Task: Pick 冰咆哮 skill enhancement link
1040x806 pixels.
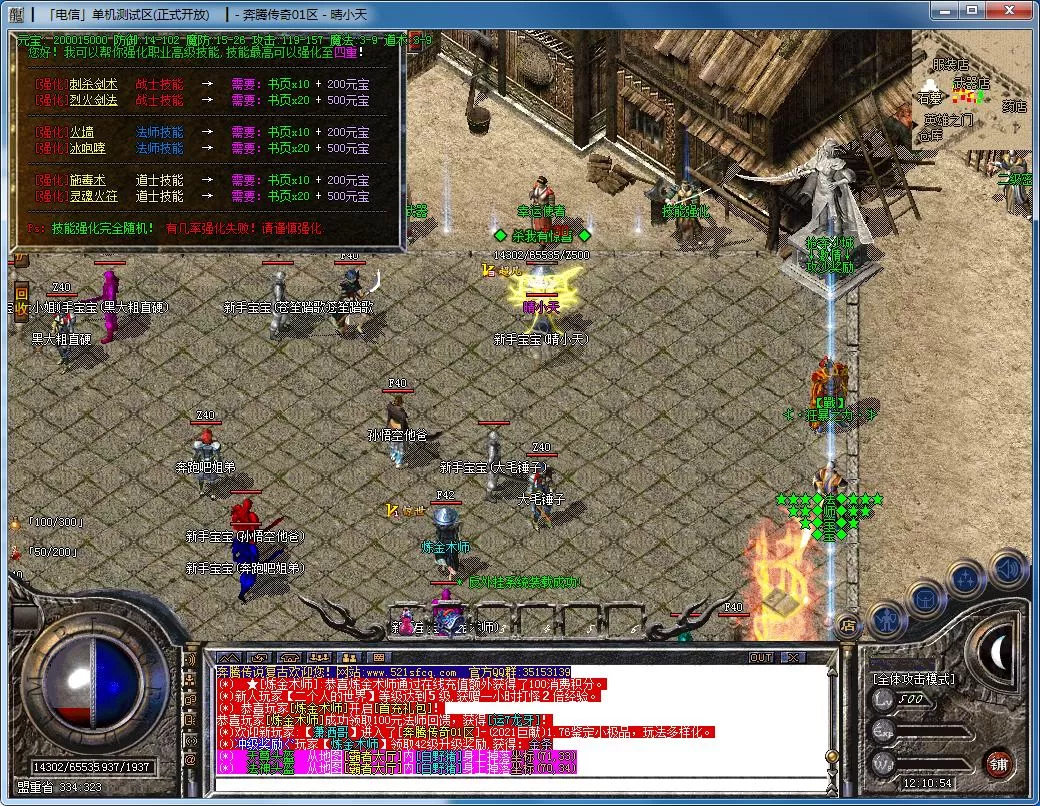Action: pyautogui.click(x=87, y=148)
